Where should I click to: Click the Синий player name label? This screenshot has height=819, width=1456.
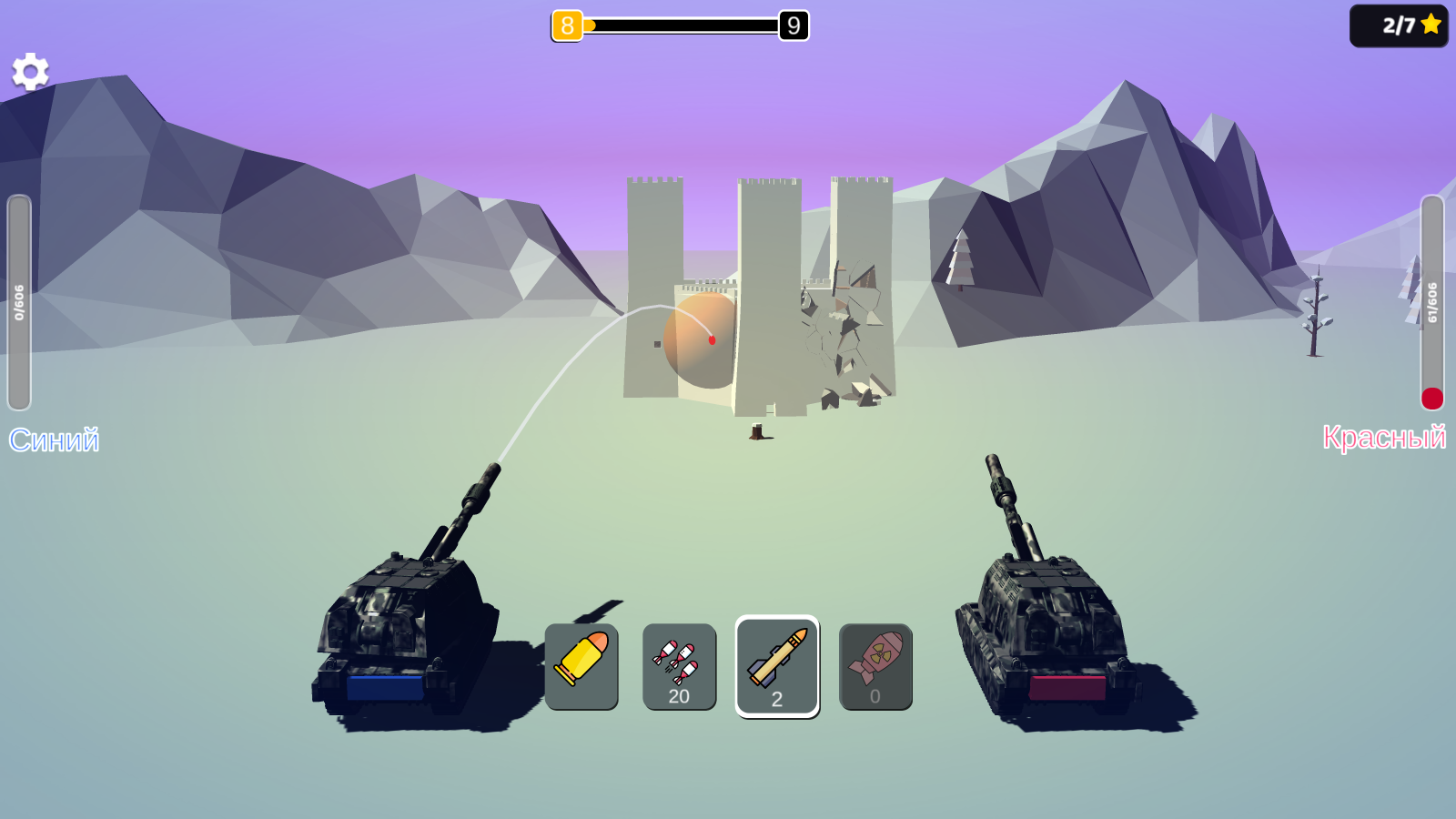tap(55, 440)
